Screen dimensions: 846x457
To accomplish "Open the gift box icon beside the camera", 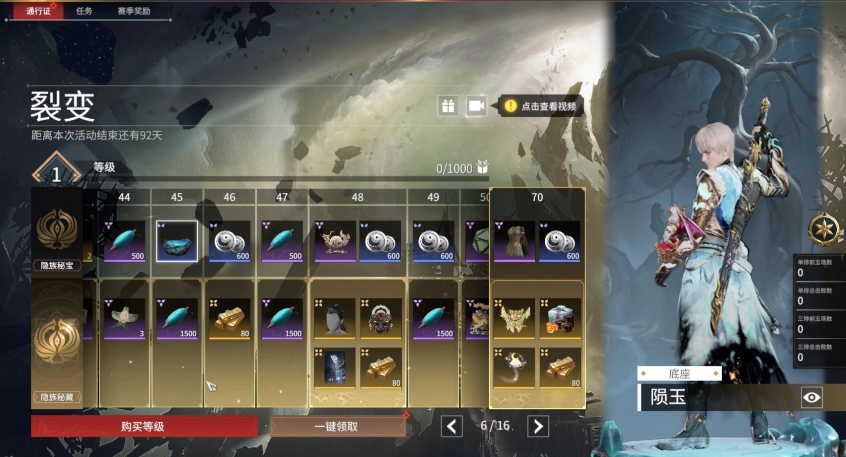I will 448,106.
